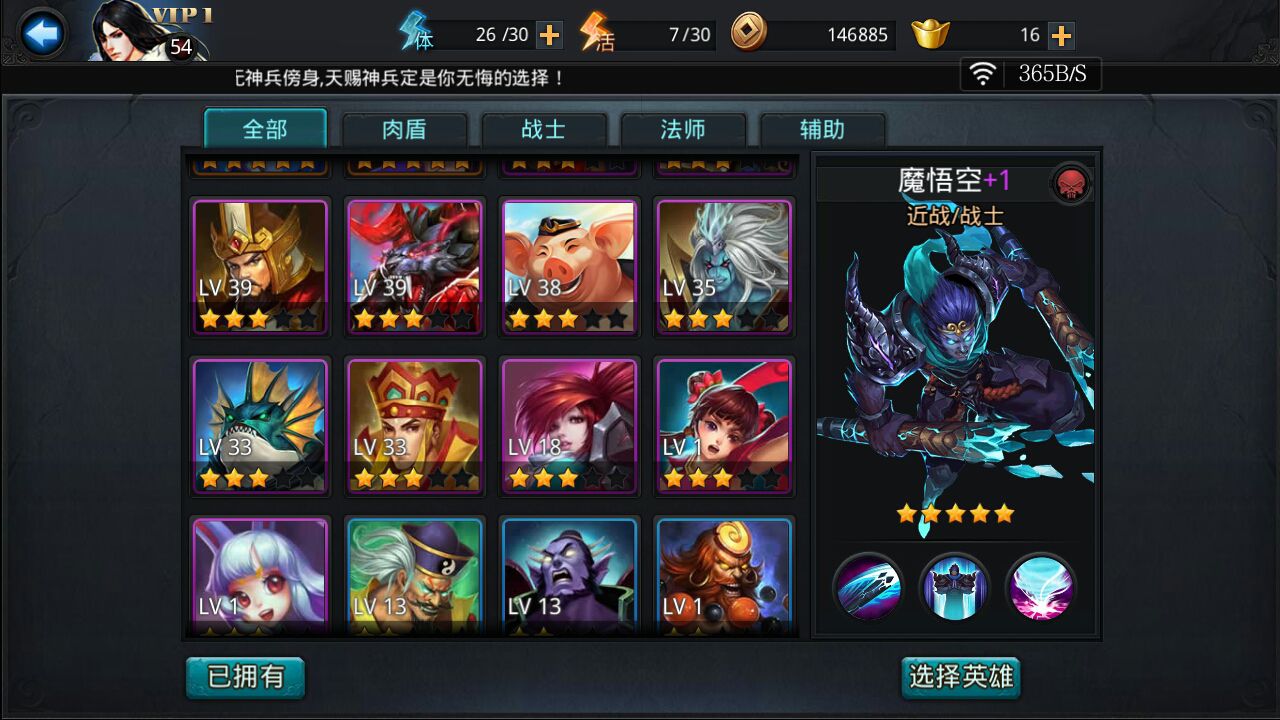Open the 战士 tab
Image resolution: width=1280 pixels, height=720 pixels.
[x=545, y=129]
